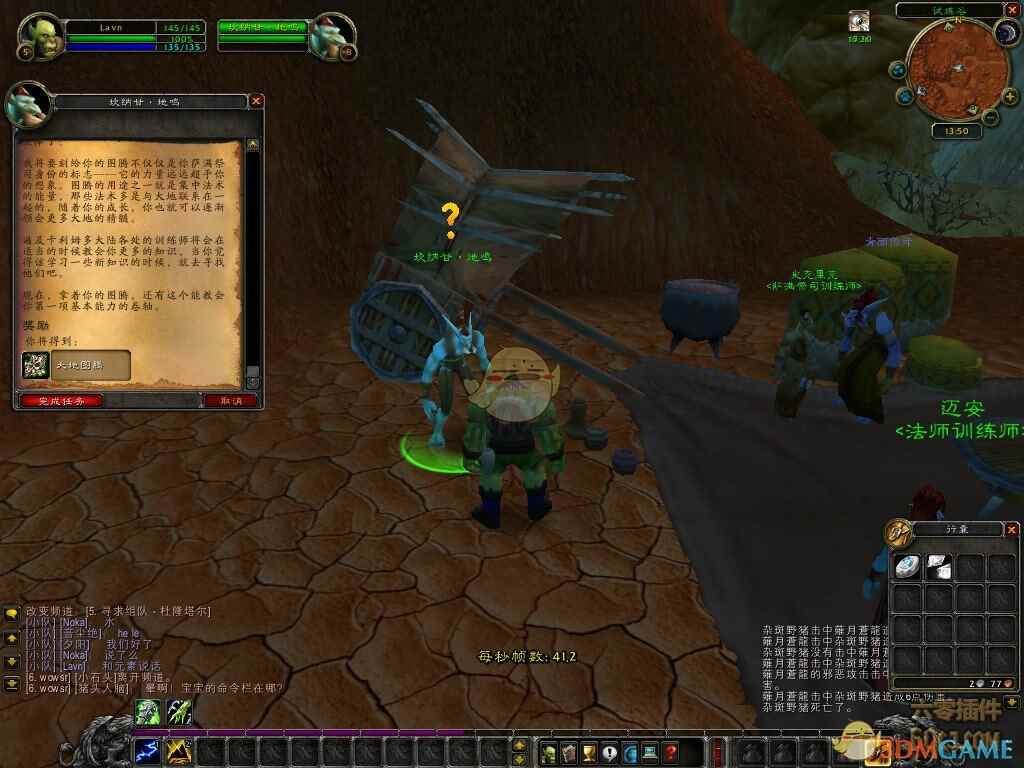Click the Lavn orc player portrait
This screenshot has height=768, width=1024.
pyautogui.click(x=42, y=36)
